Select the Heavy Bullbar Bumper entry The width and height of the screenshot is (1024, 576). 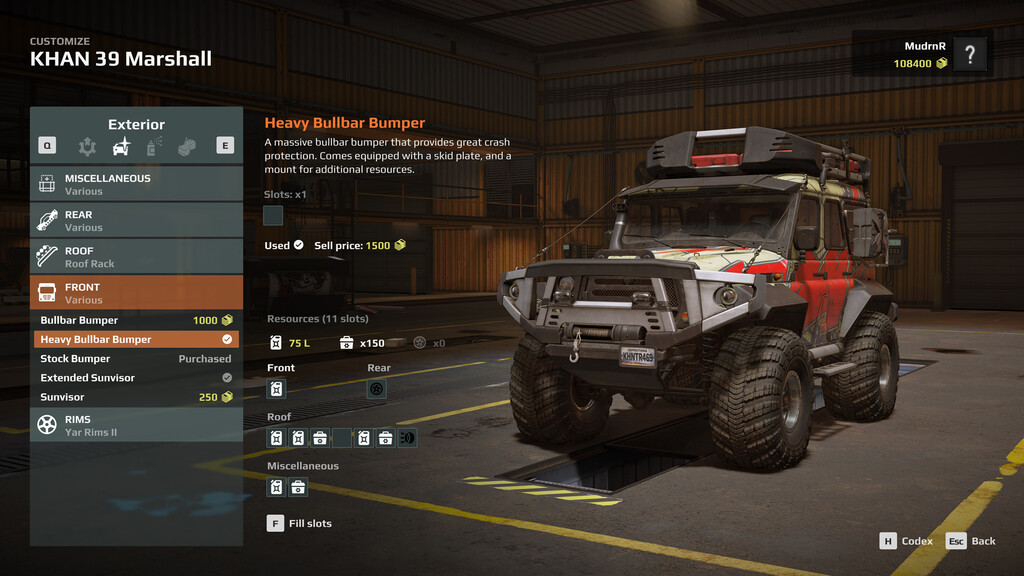point(136,340)
